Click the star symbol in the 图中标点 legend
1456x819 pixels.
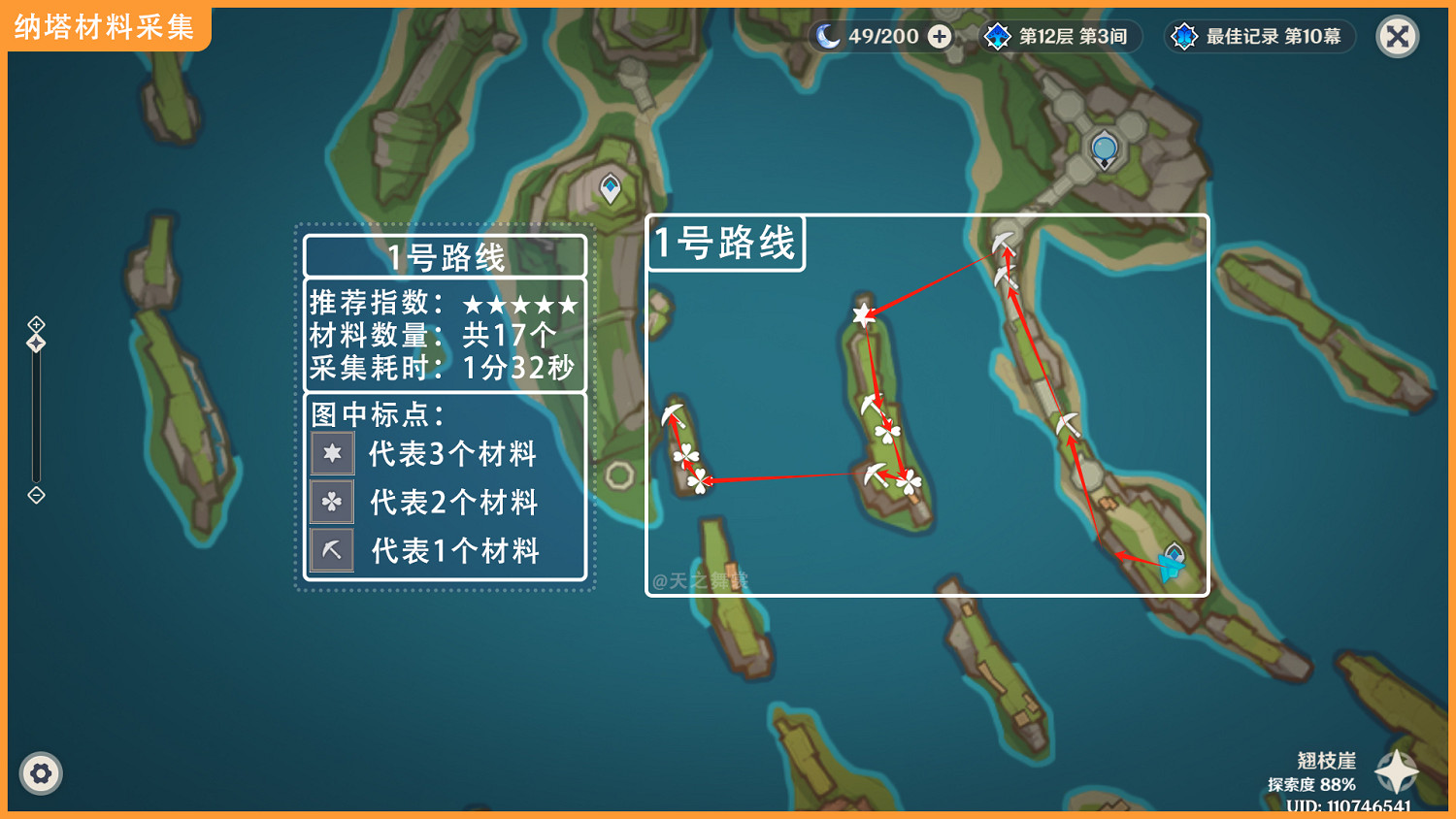point(332,453)
